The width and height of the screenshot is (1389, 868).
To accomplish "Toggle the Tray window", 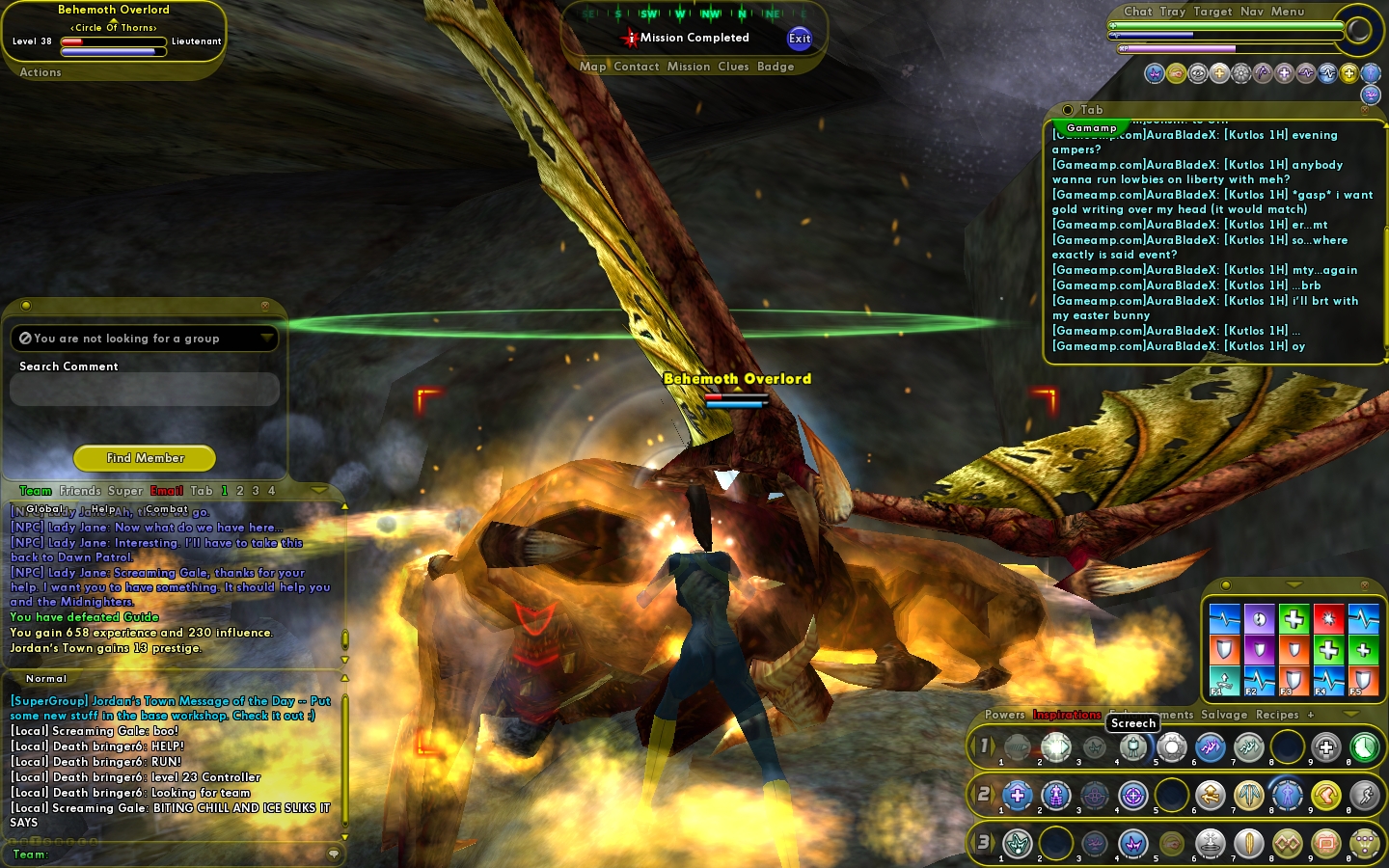I will point(1173,12).
